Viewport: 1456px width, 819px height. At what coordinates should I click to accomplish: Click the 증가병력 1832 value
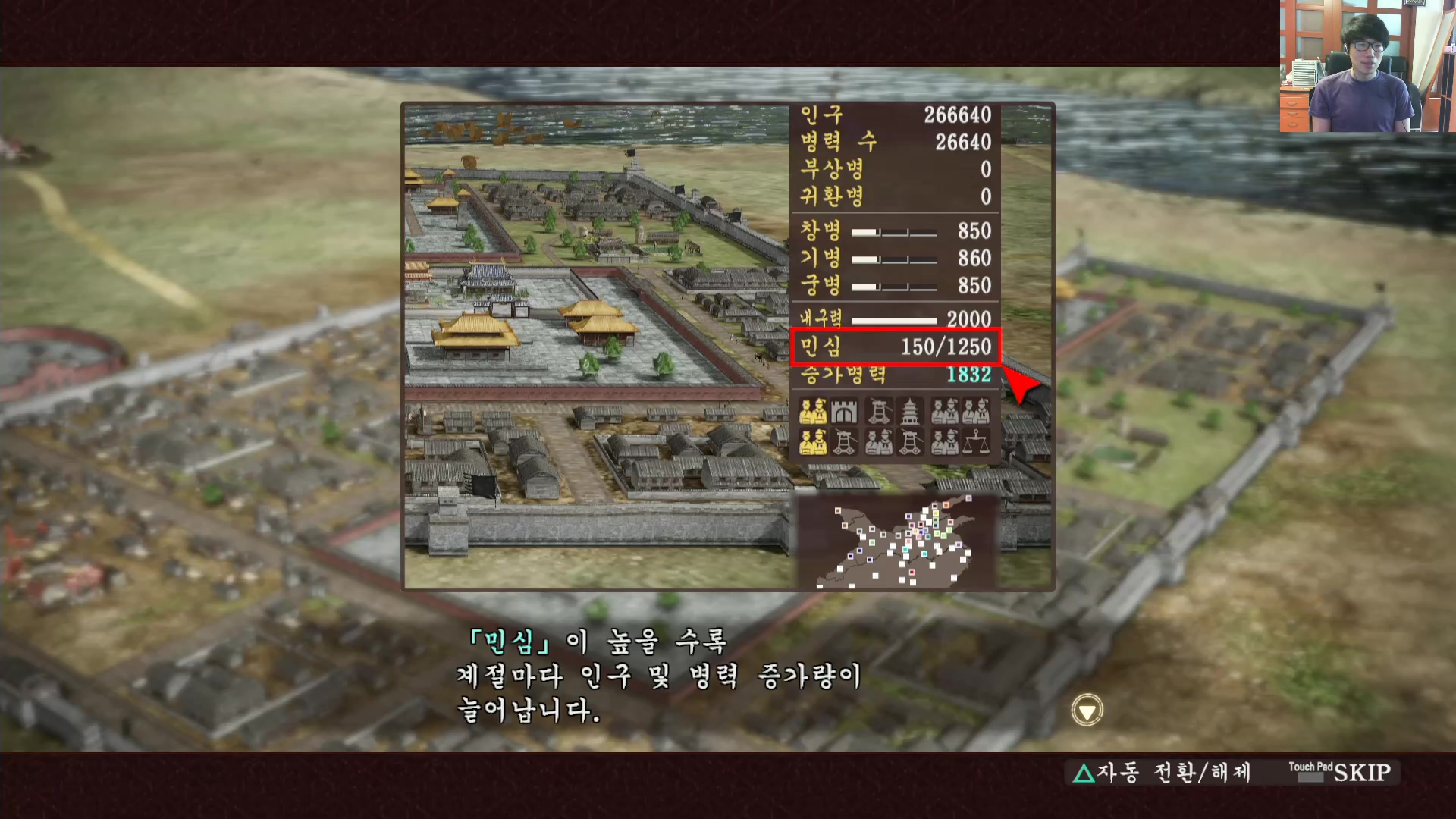click(x=969, y=375)
